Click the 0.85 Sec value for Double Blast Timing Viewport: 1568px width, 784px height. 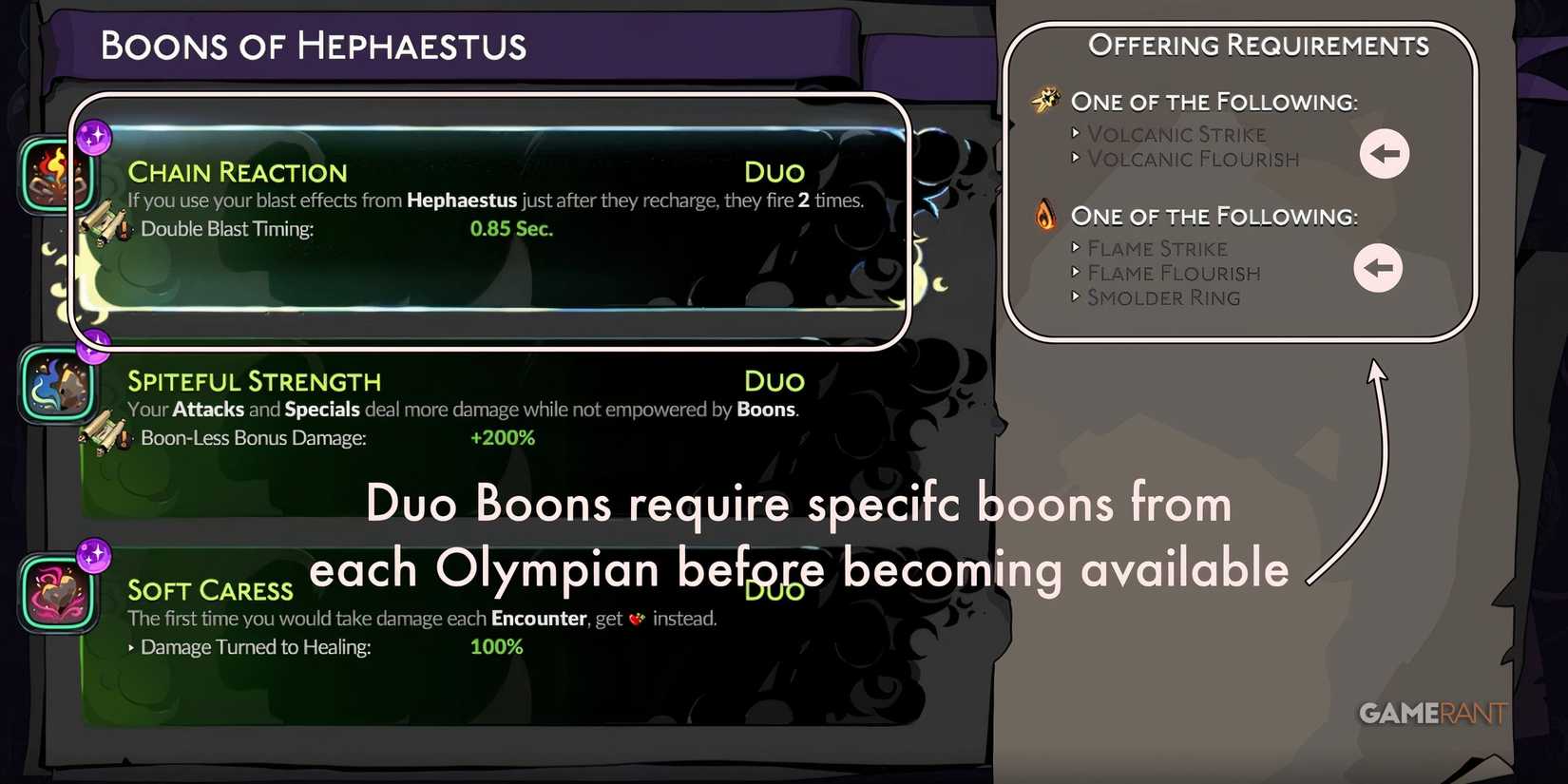click(x=511, y=228)
